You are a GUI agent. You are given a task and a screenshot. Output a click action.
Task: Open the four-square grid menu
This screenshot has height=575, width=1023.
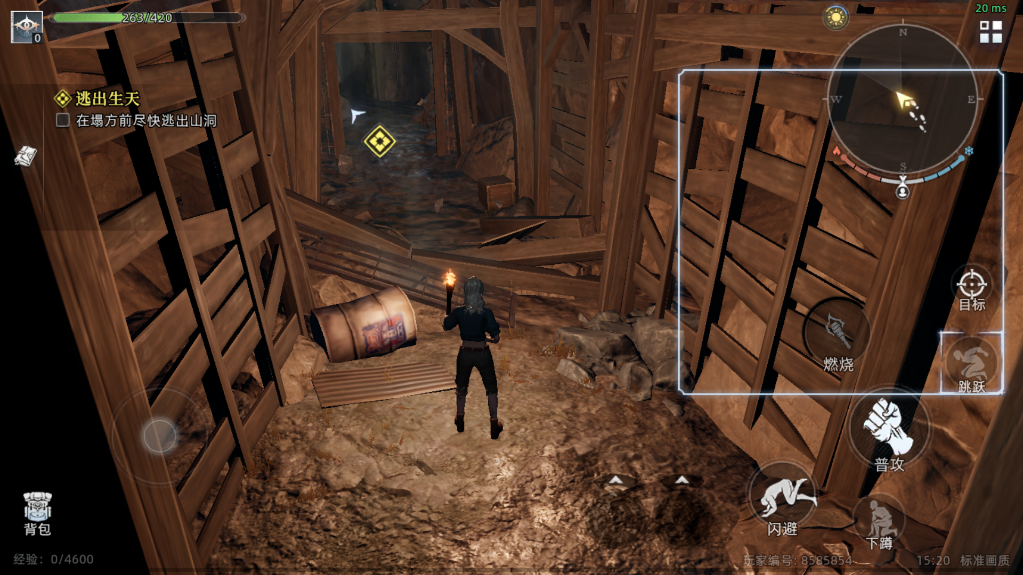pos(991,32)
